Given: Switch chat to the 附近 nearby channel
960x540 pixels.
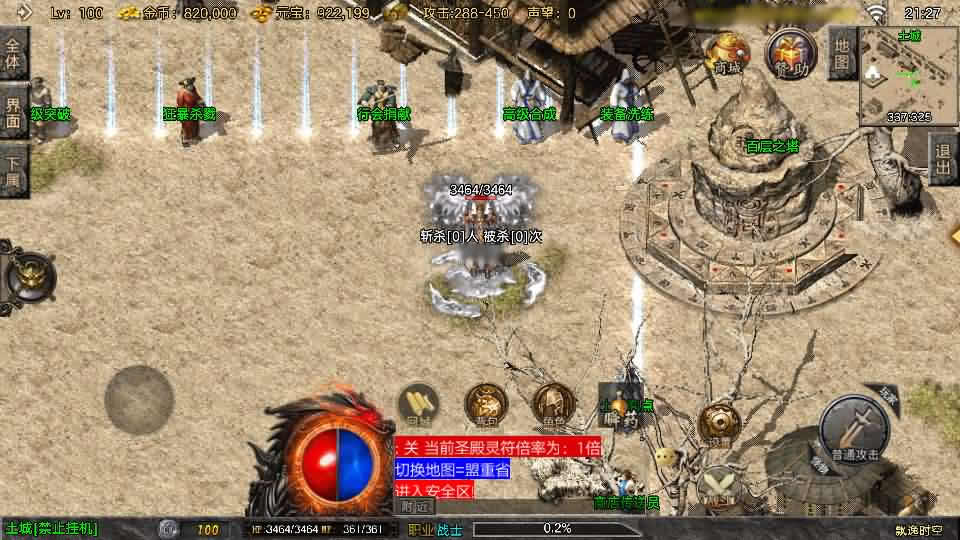Looking at the screenshot, I should tap(415, 506).
